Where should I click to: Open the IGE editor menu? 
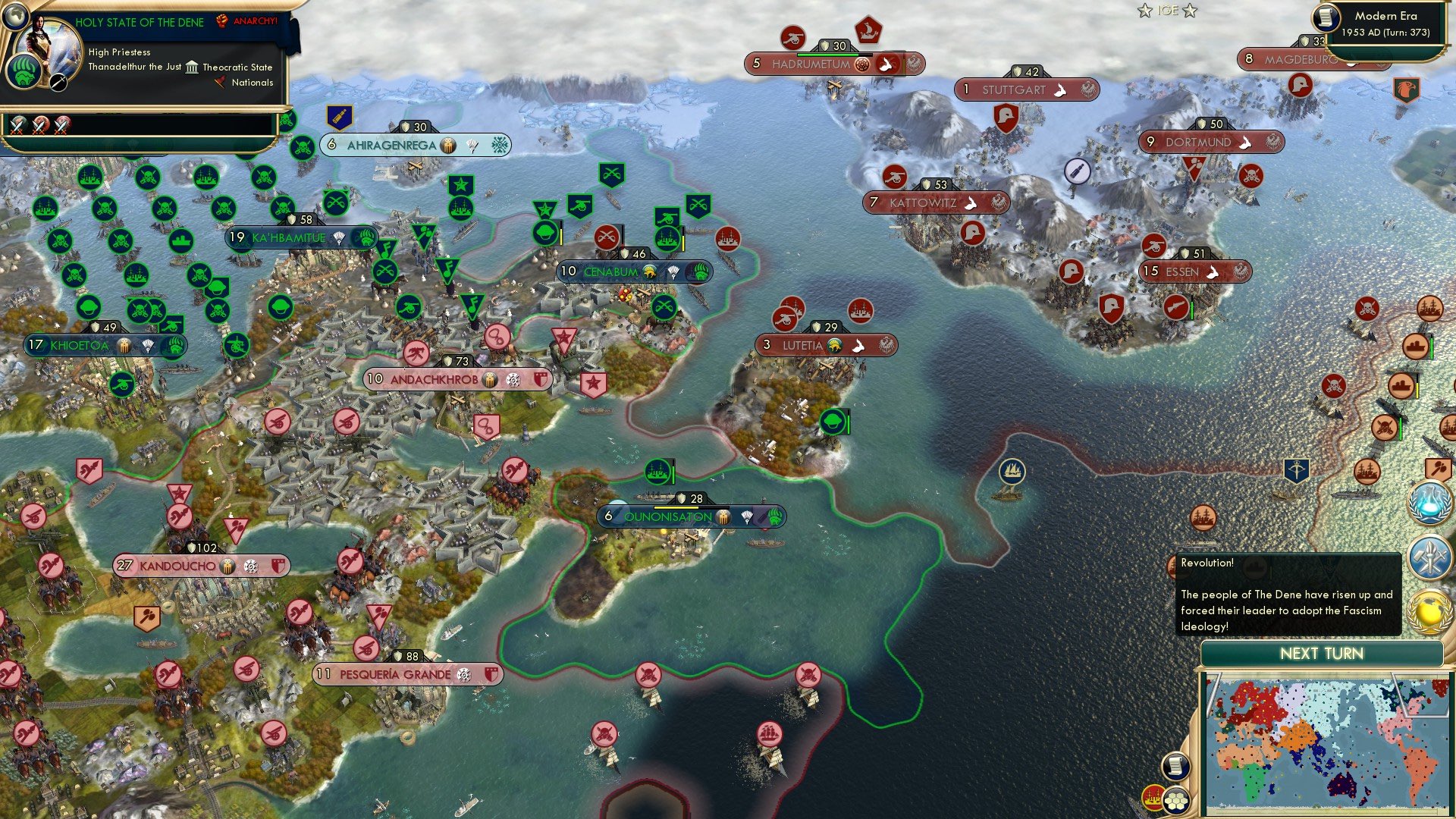click(1168, 11)
